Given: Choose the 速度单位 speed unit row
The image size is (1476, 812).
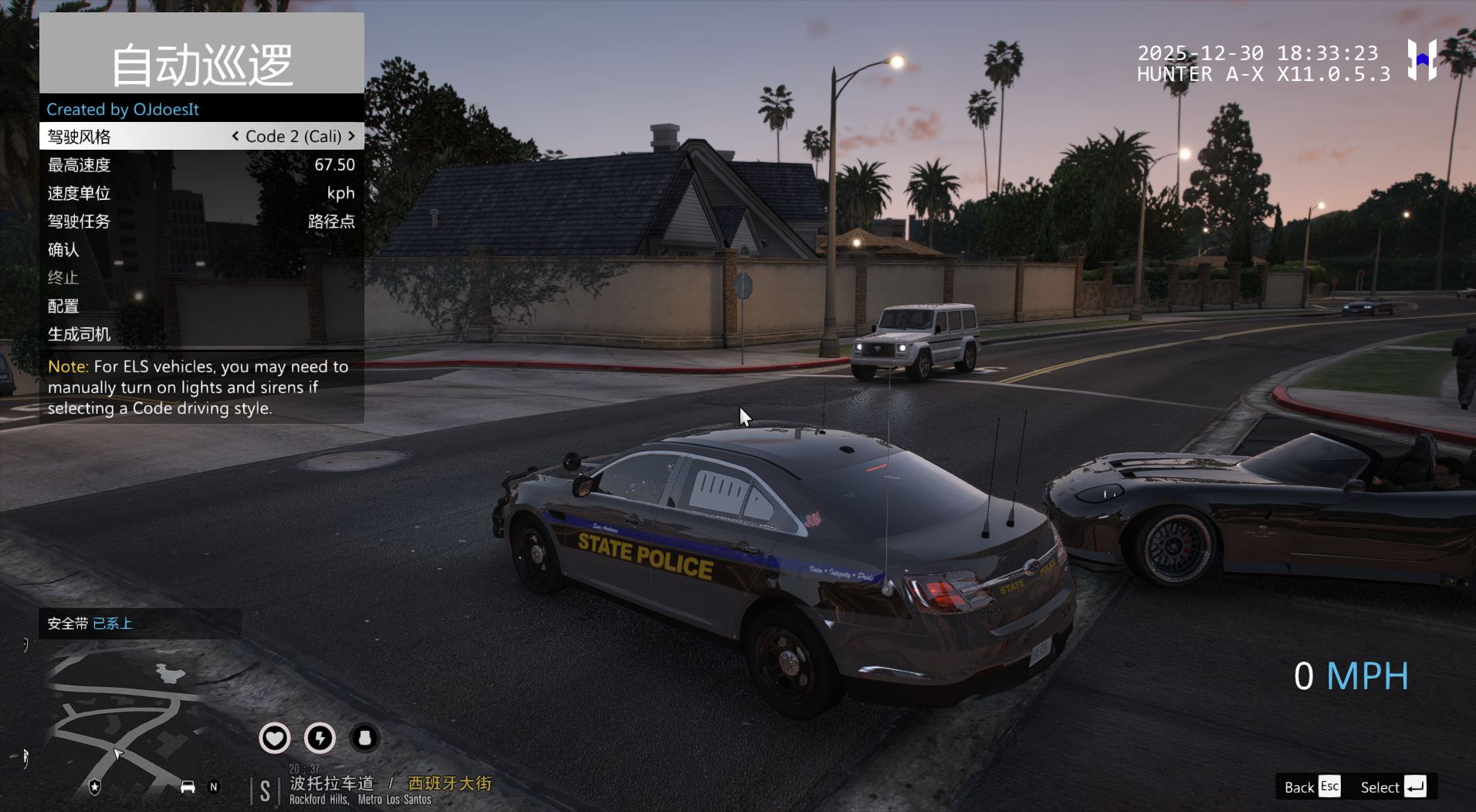Looking at the screenshot, I should [x=201, y=193].
